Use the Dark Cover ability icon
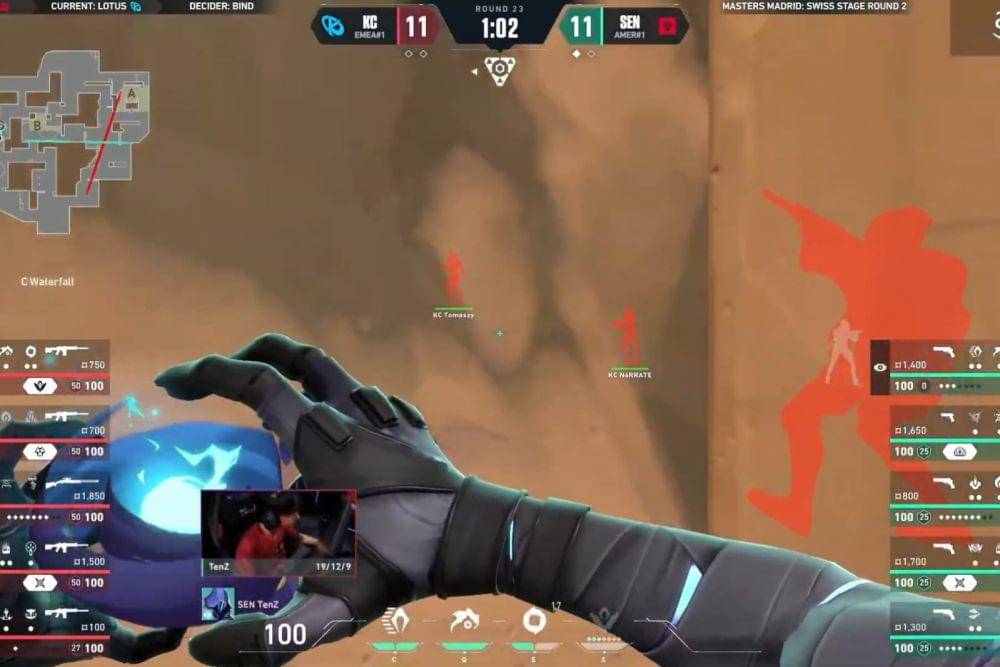1000x667 pixels. coord(533,621)
